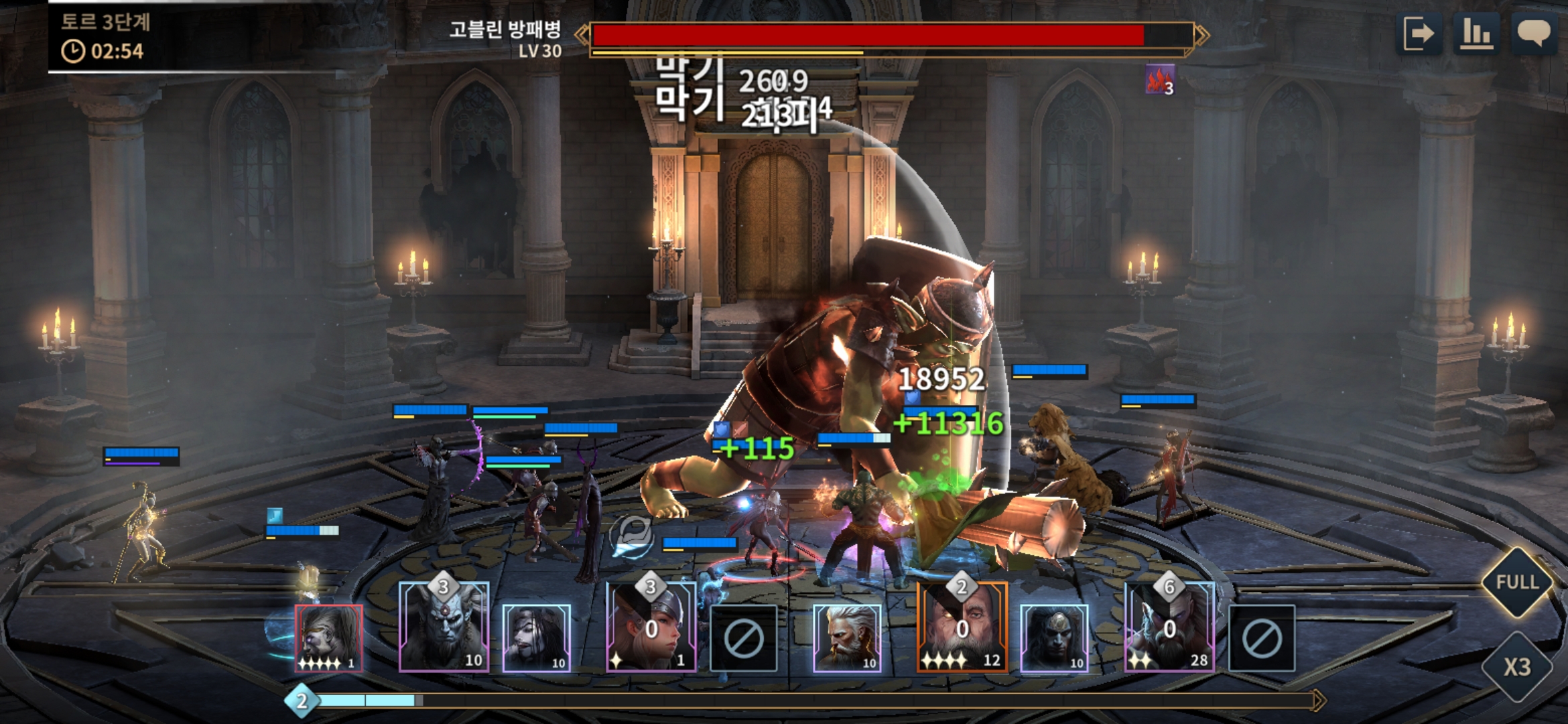The height and width of the screenshot is (724, 1568).
Task: Select the dark-haired hero with gold forehead ornament
Action: (1053, 638)
